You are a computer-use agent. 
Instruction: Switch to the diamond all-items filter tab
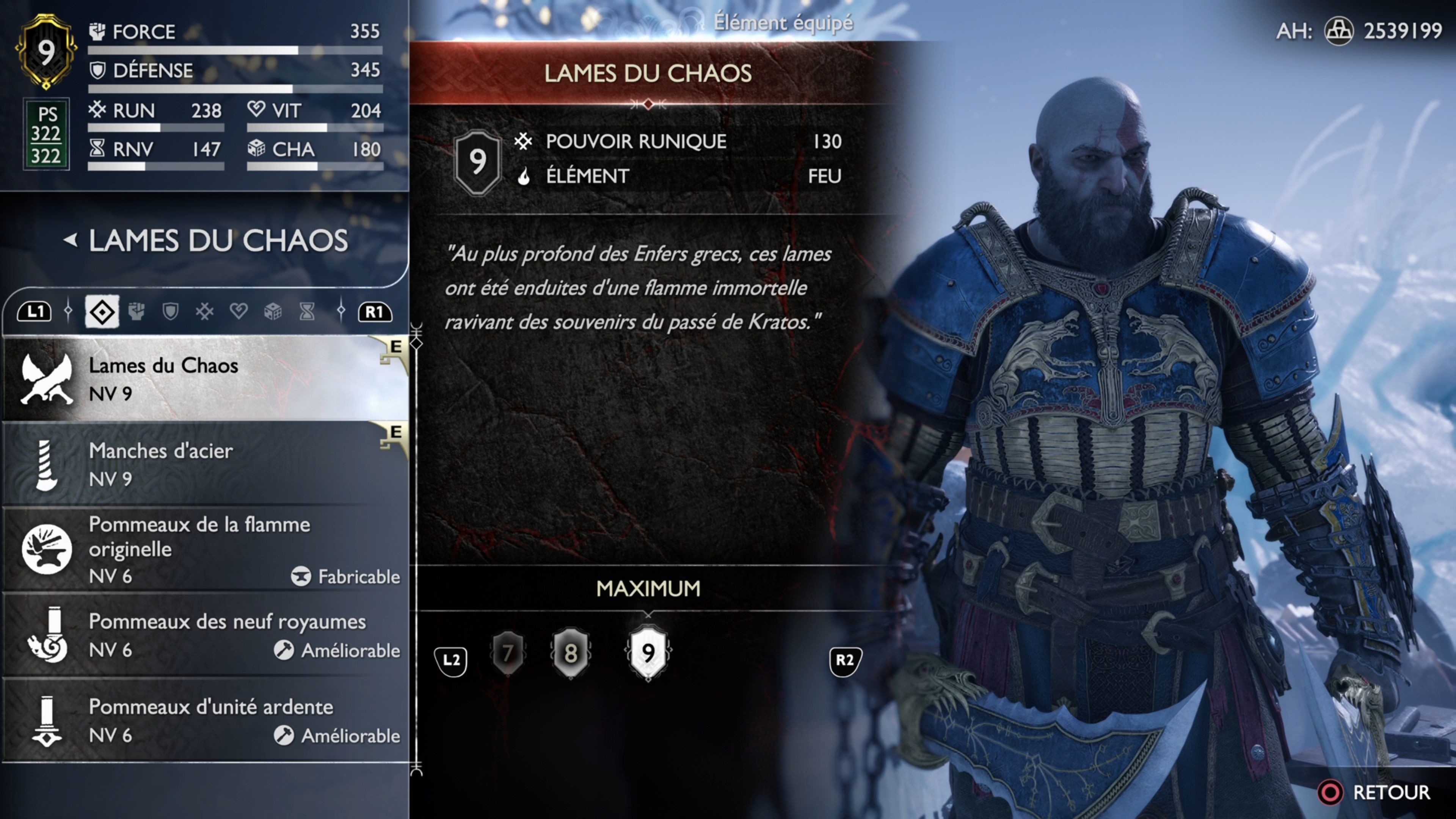102,311
